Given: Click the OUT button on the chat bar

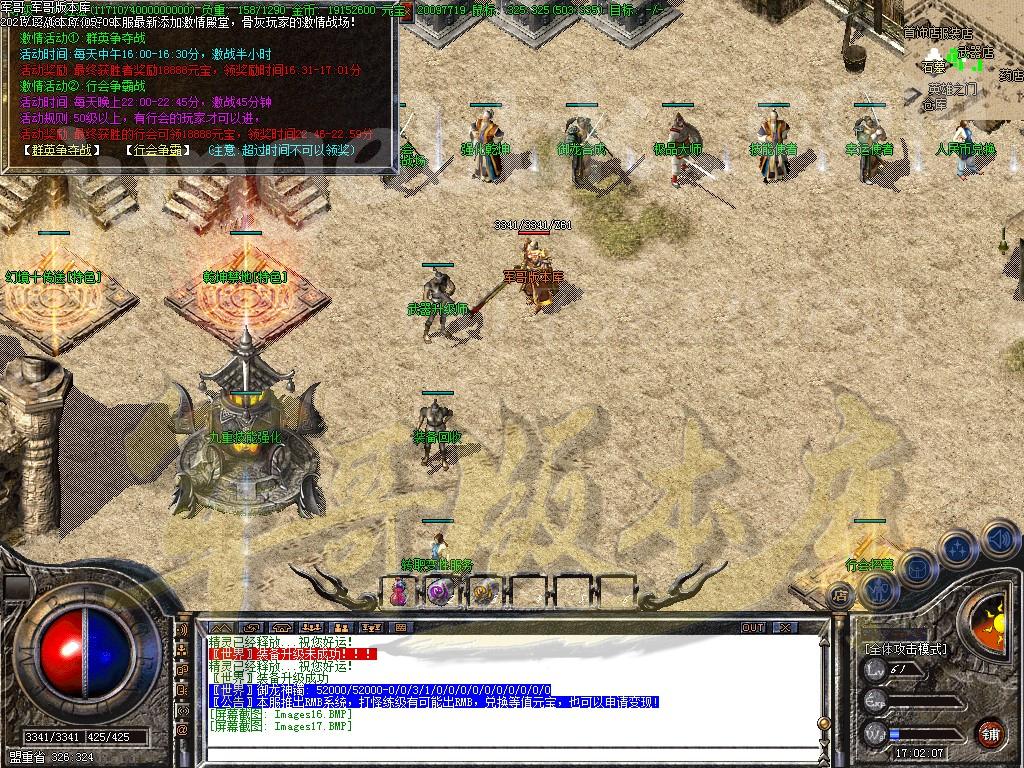Looking at the screenshot, I should [753, 627].
